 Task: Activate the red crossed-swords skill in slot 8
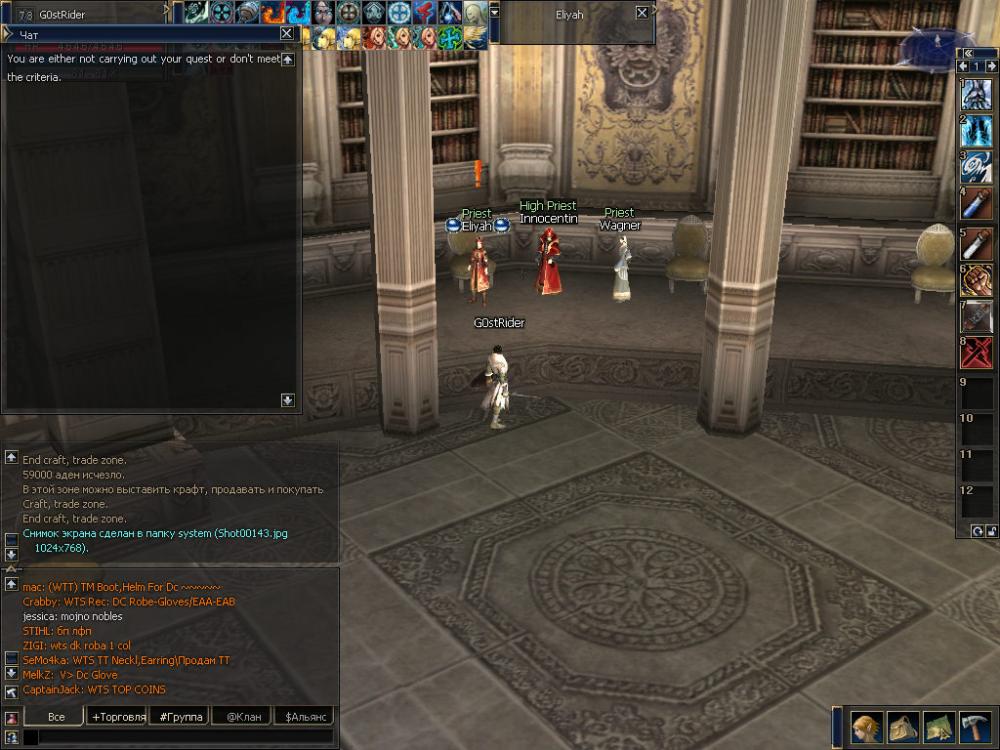click(977, 353)
